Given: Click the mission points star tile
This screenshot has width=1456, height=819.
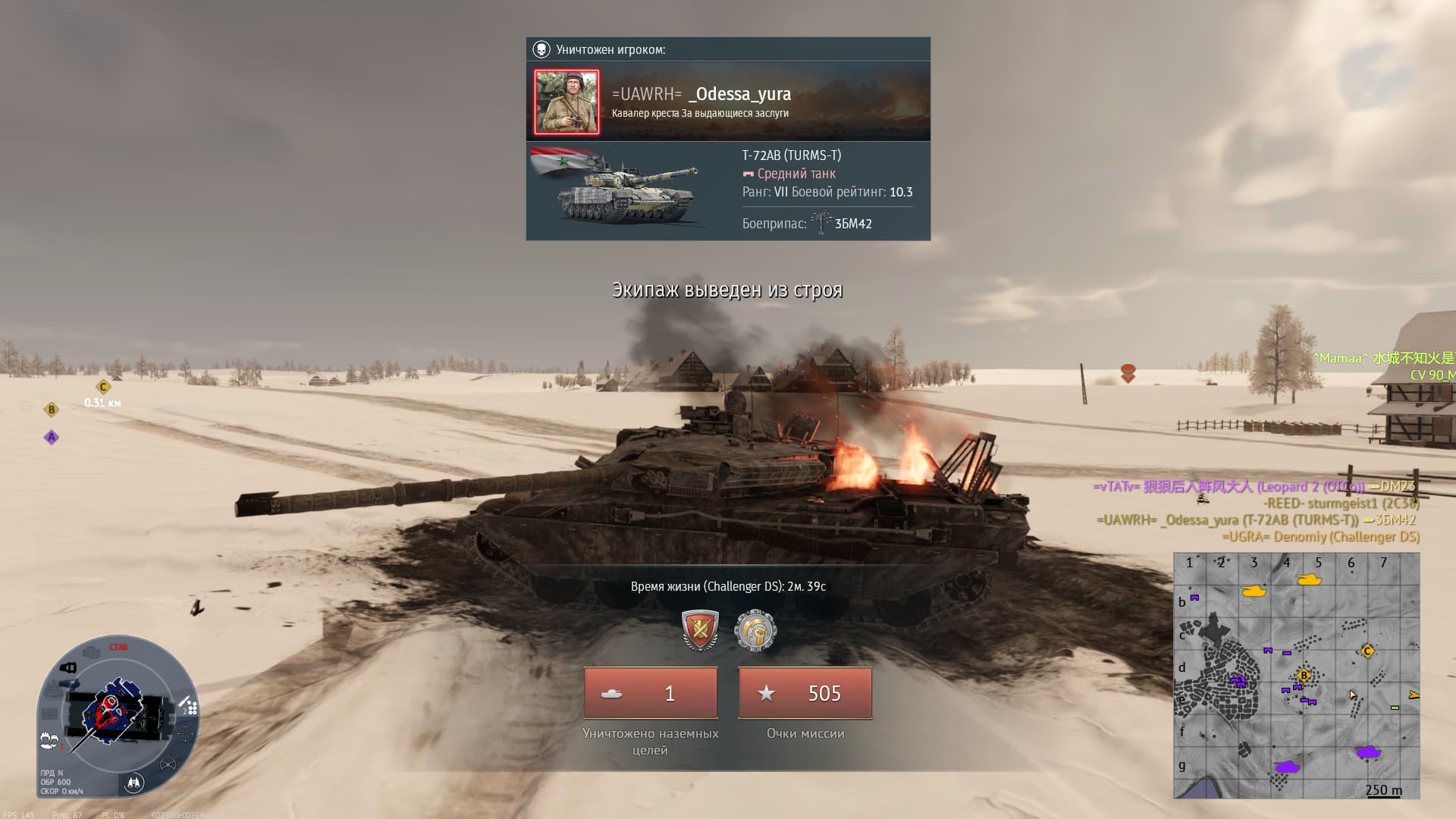Looking at the screenshot, I should point(805,693).
